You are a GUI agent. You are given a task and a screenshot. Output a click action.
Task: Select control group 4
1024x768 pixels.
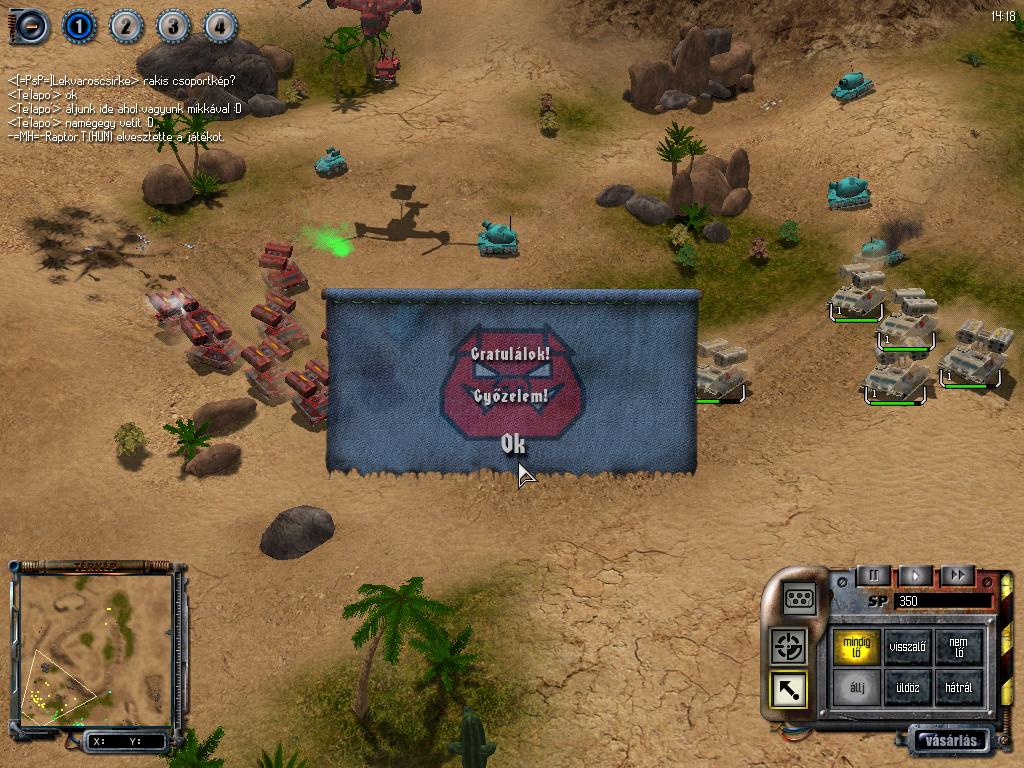click(x=221, y=26)
